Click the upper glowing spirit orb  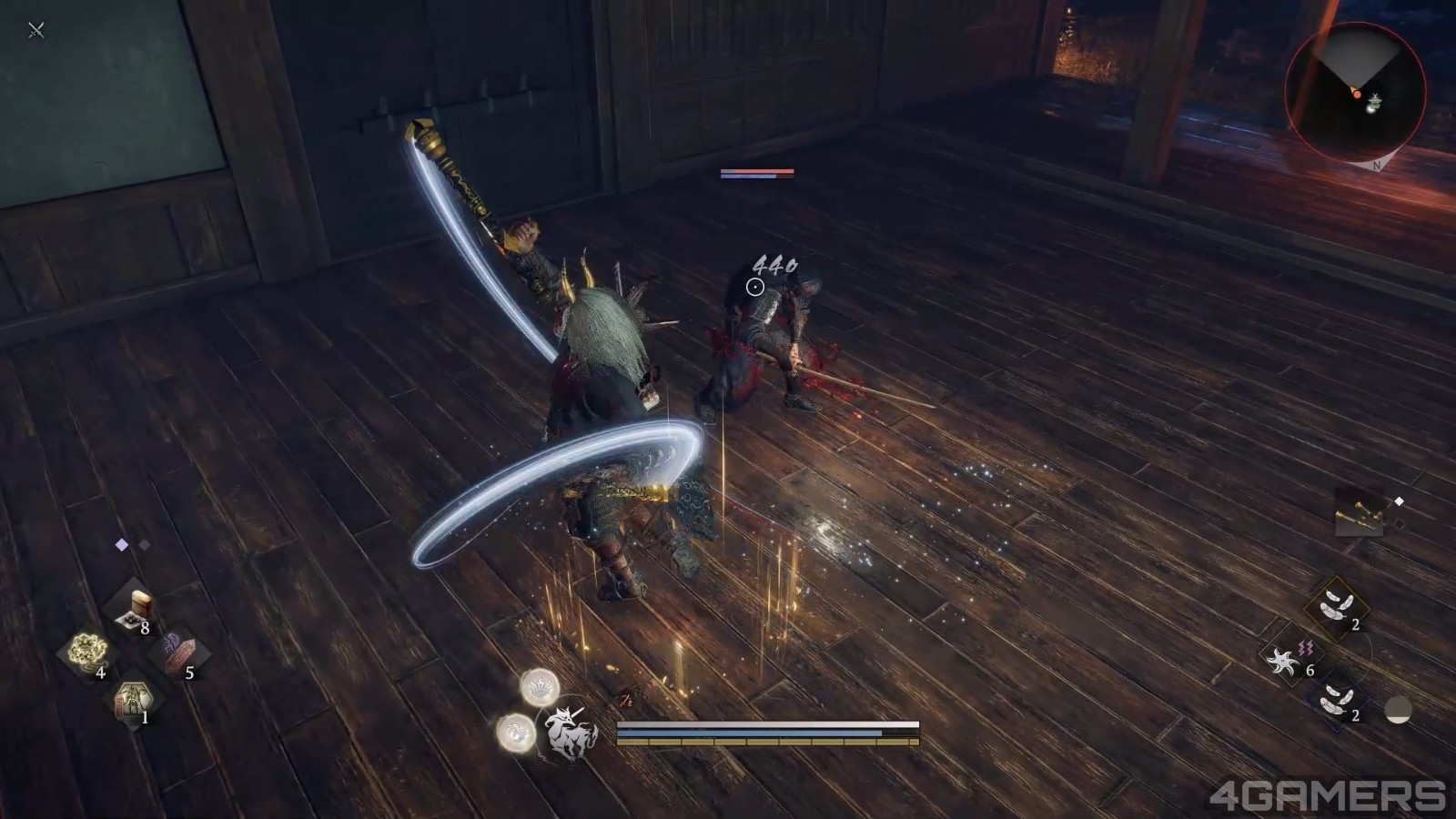click(x=540, y=687)
